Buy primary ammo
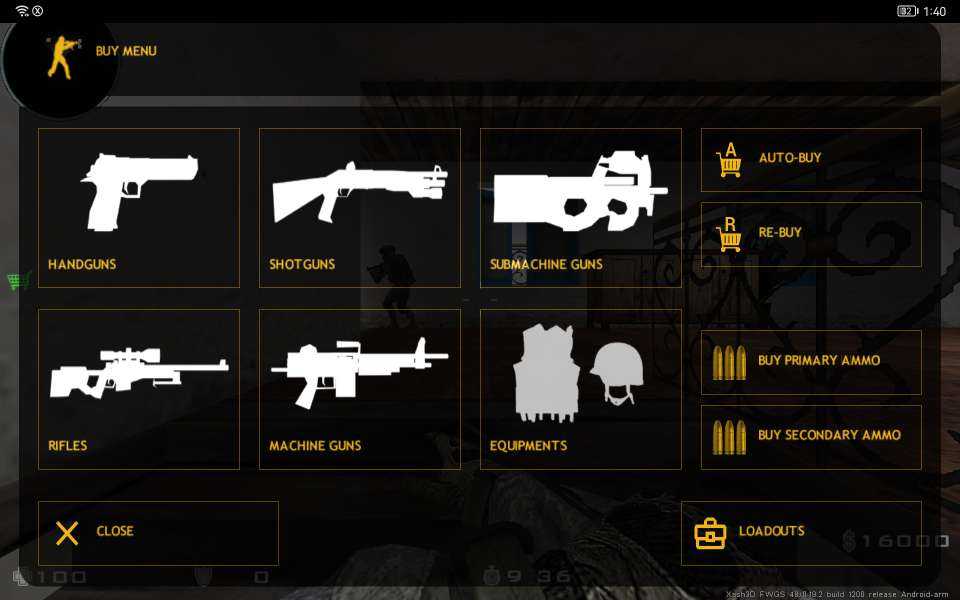 [811, 362]
